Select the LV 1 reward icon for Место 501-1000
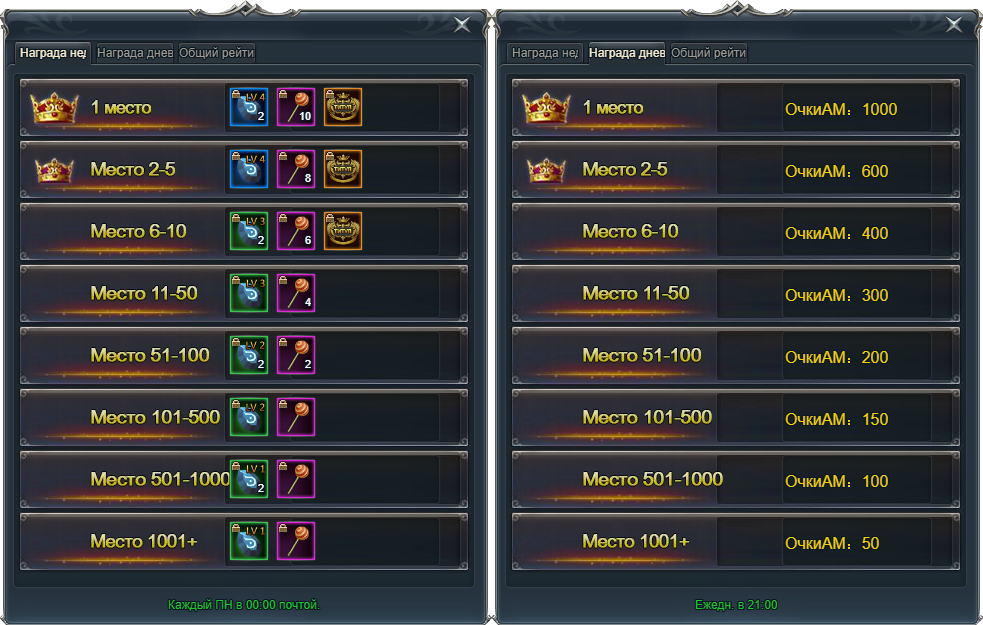This screenshot has height=625, width=983. click(248, 480)
